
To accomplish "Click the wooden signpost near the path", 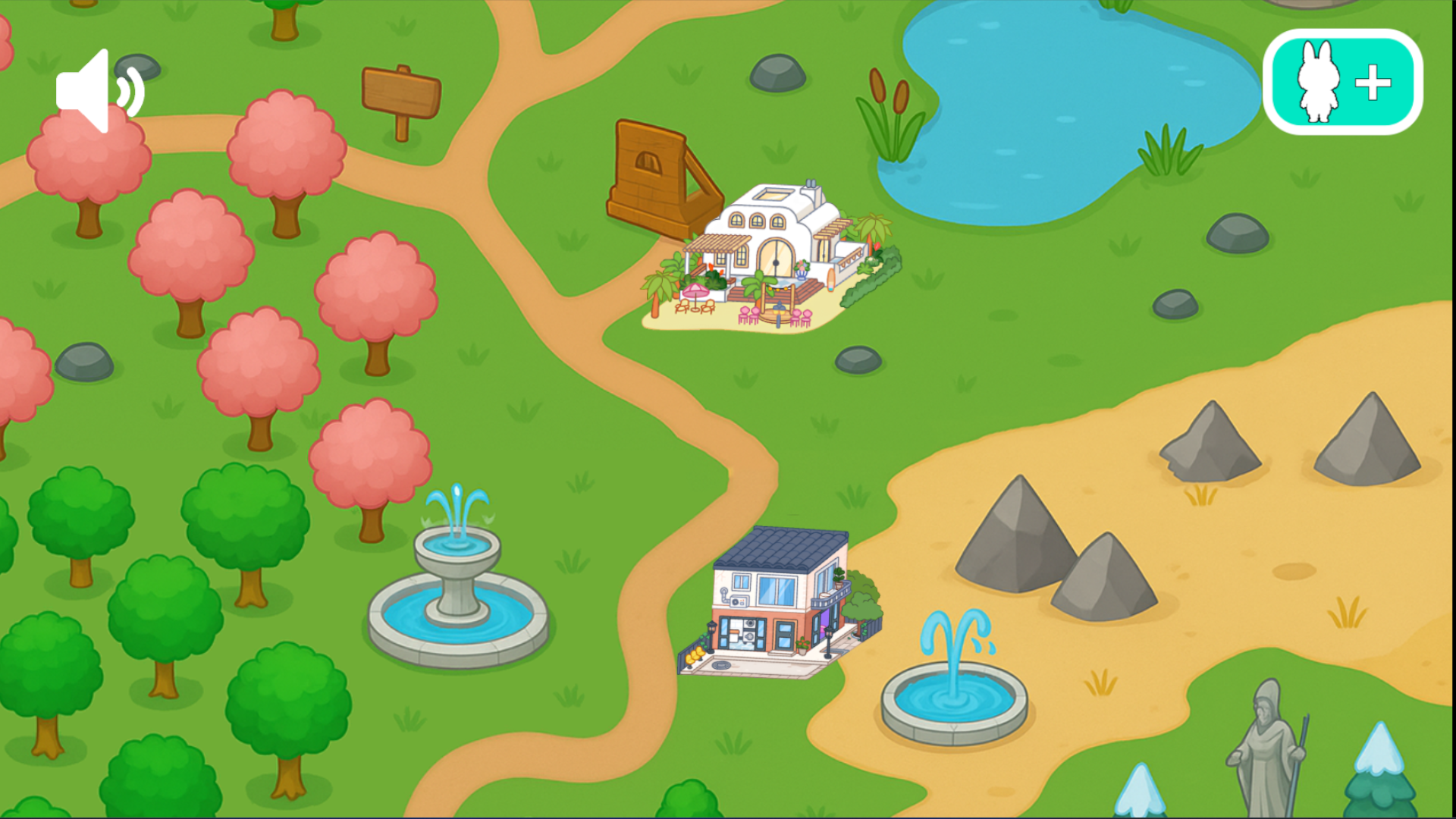I will (x=400, y=91).
